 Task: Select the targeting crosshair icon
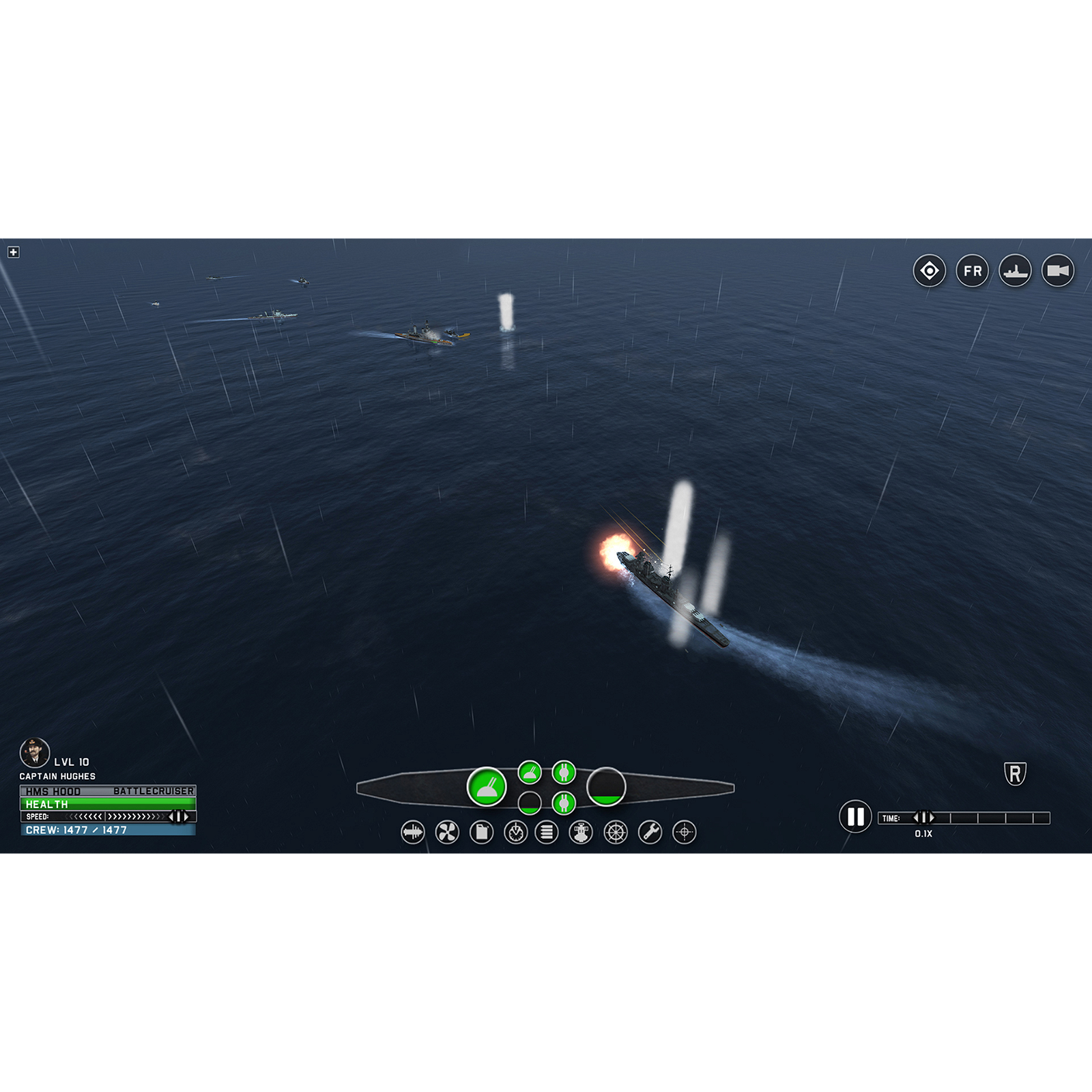click(683, 833)
